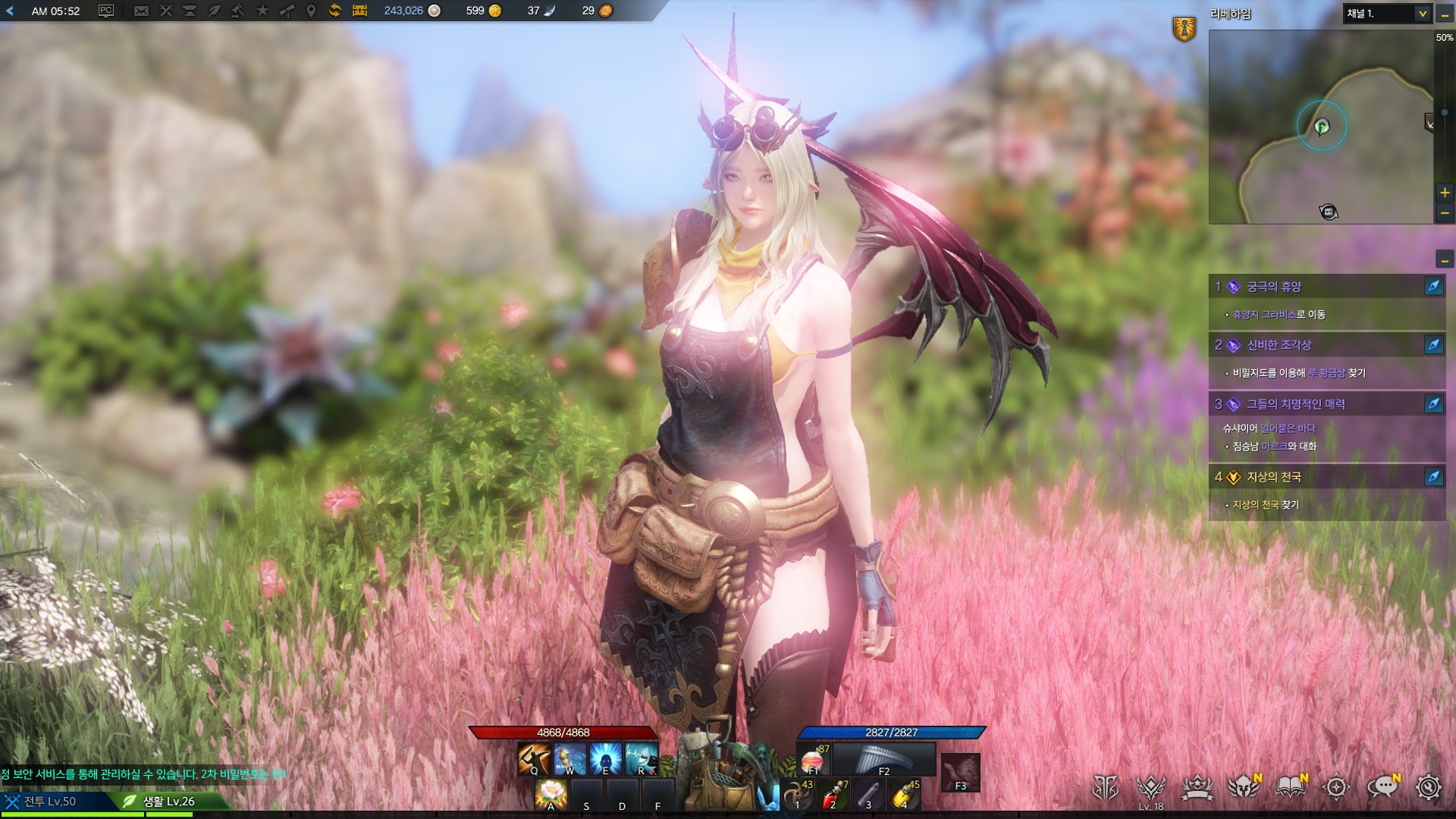Activate the E glowing blue figure skill
This screenshot has height=819, width=1456.
pos(605,759)
